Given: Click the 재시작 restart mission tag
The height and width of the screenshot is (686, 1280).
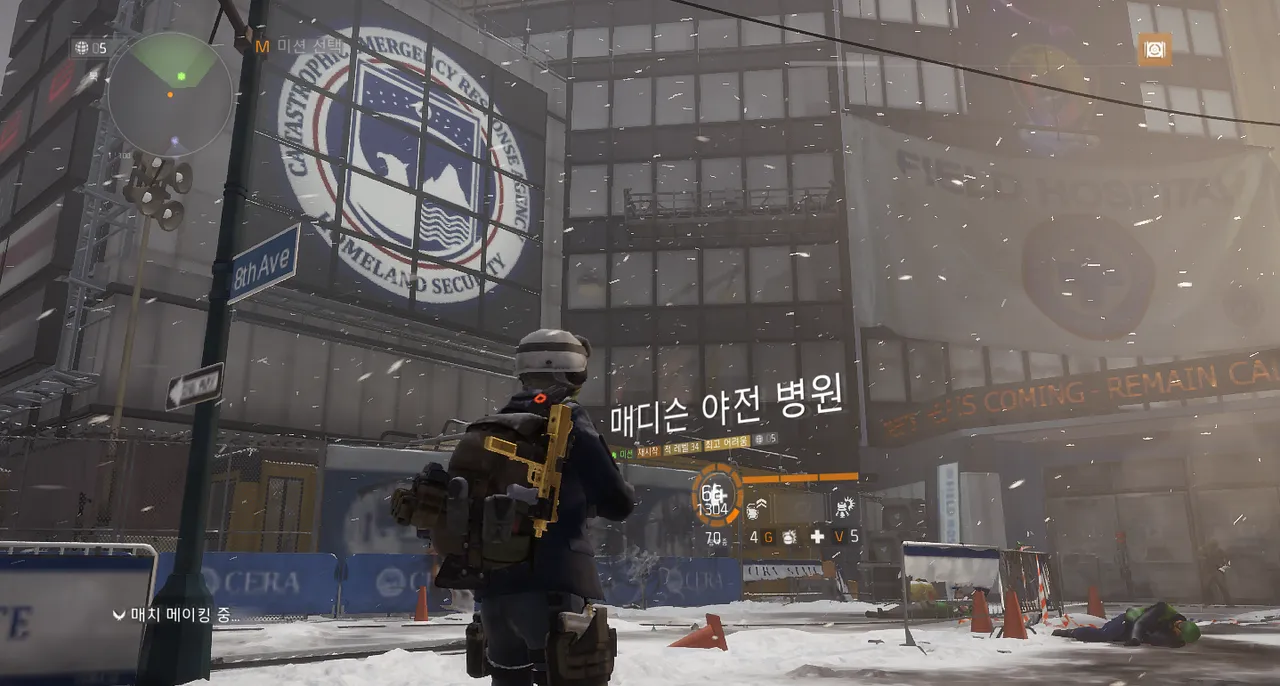Looking at the screenshot, I should click(648, 452).
